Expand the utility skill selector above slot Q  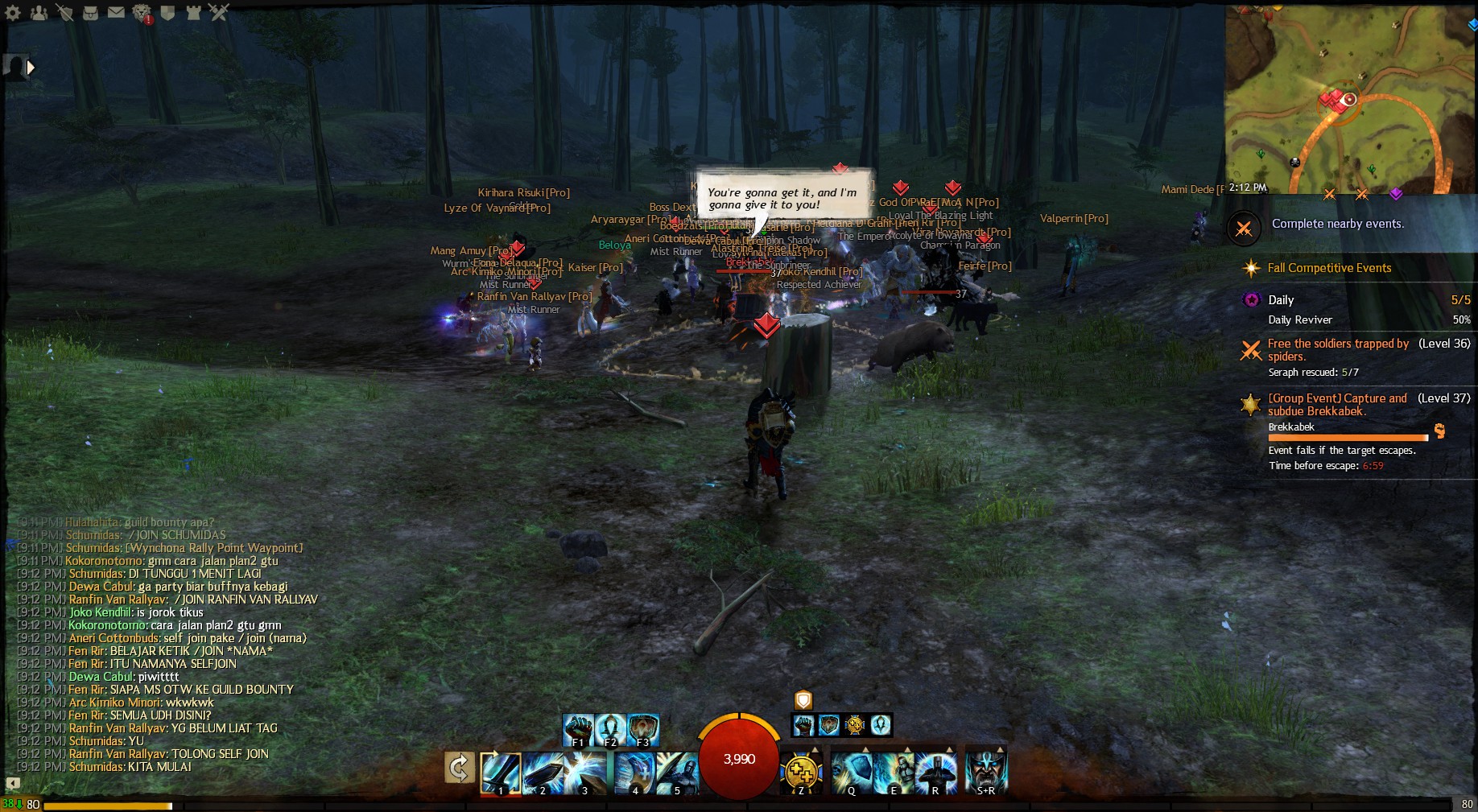pos(866,750)
